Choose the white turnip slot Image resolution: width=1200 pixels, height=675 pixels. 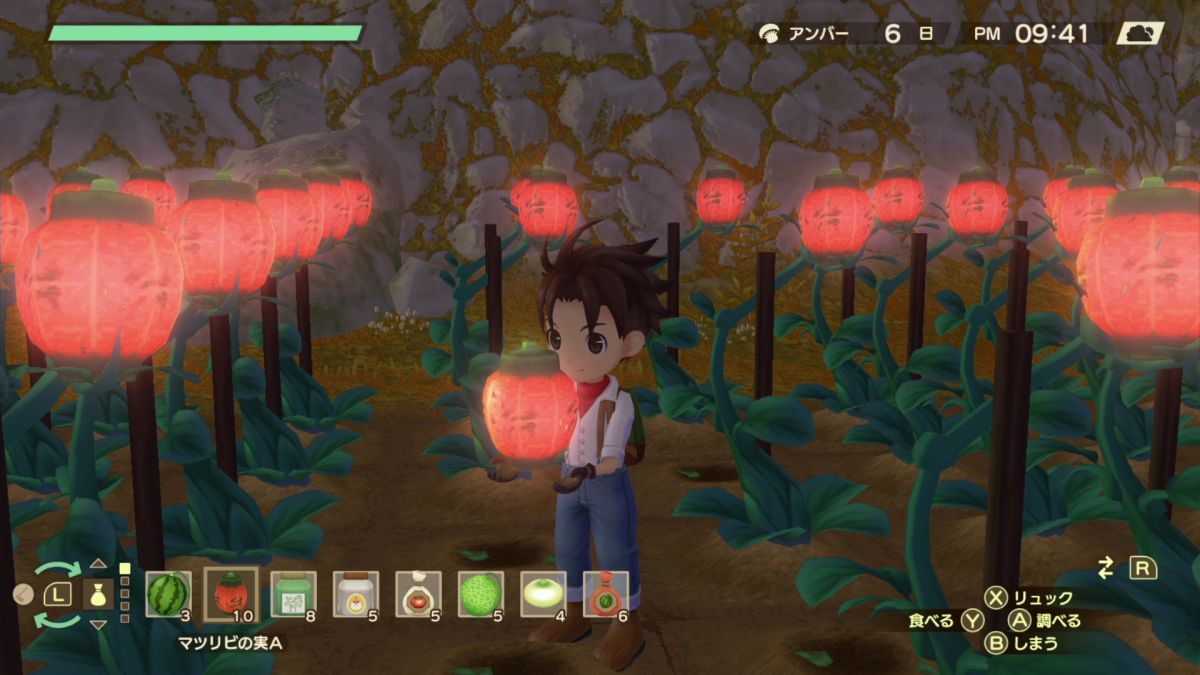543,594
